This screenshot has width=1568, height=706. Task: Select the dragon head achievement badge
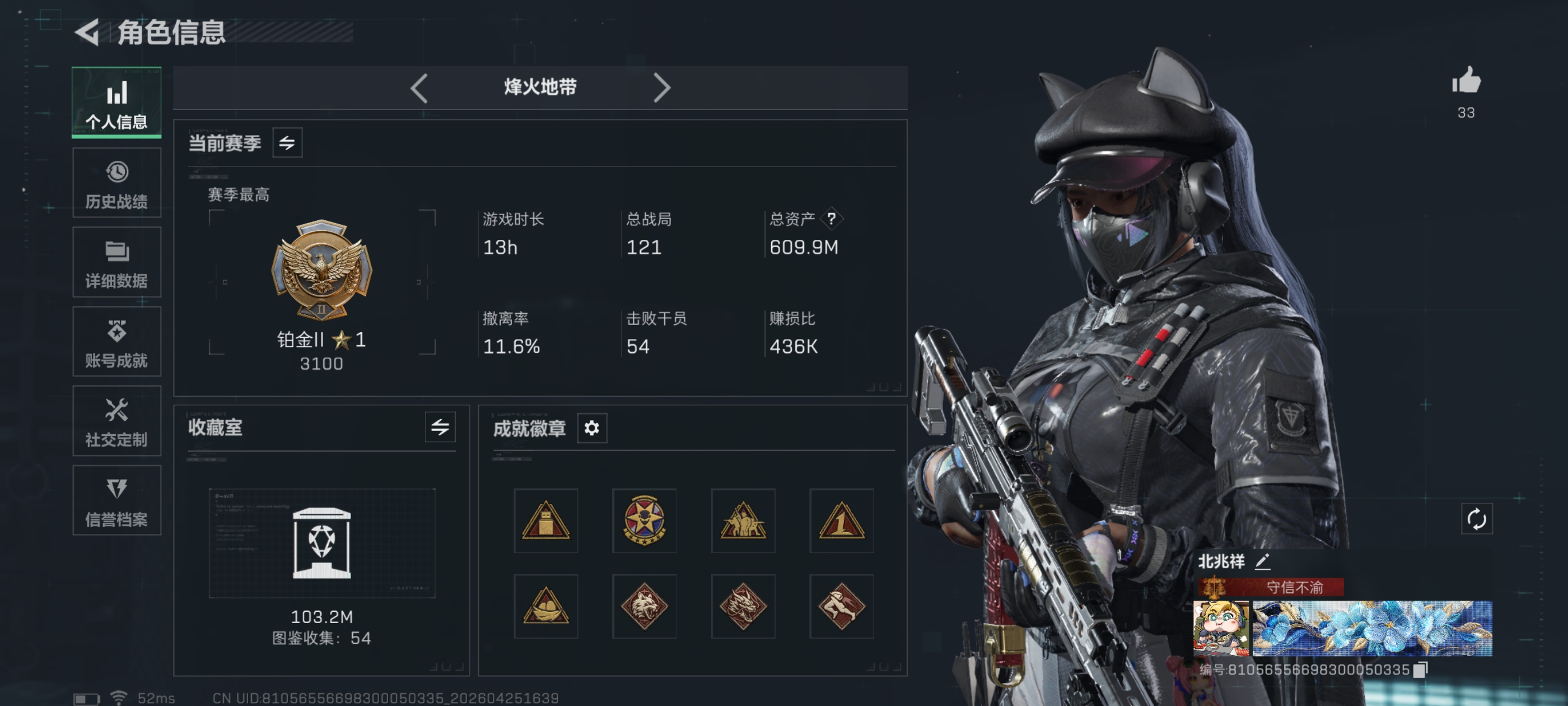(743, 607)
